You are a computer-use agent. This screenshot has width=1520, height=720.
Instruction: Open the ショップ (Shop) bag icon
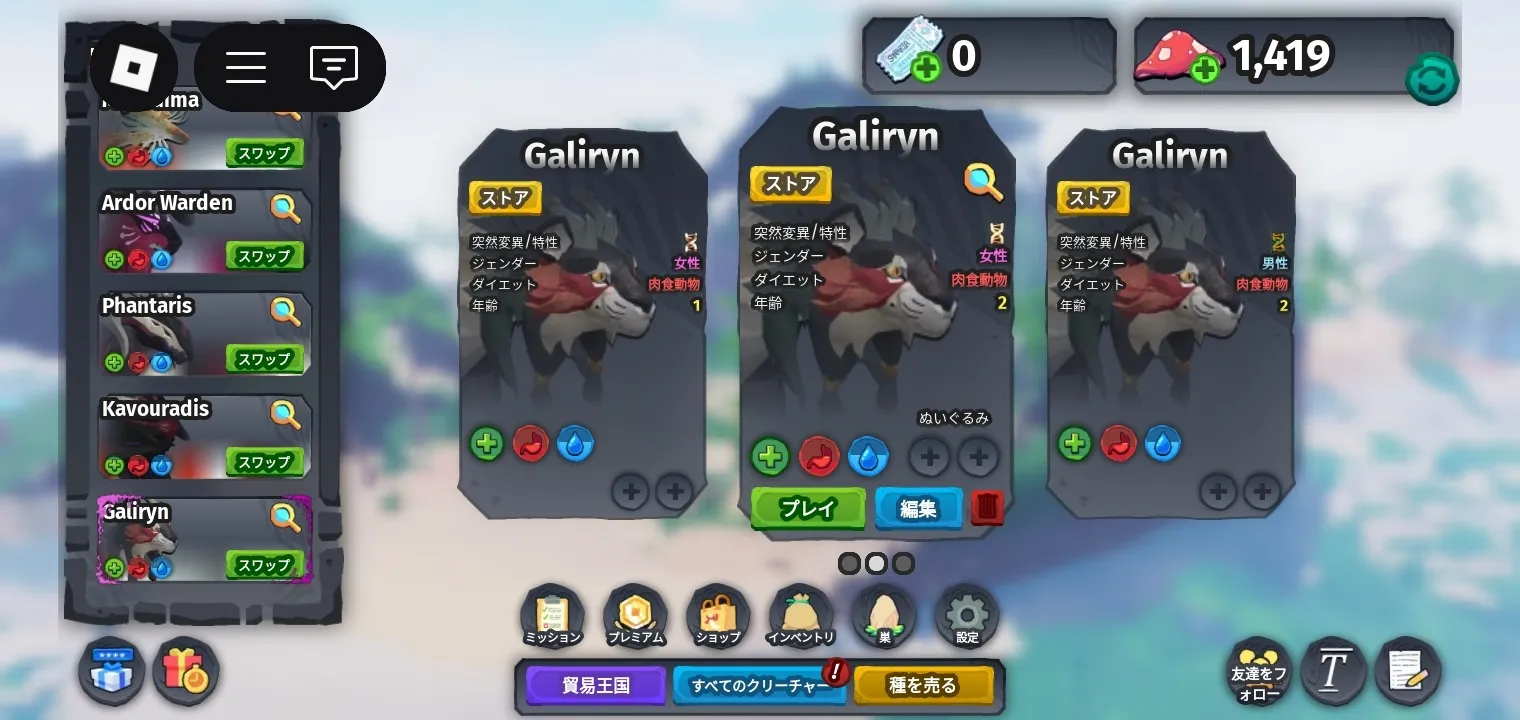tap(718, 615)
